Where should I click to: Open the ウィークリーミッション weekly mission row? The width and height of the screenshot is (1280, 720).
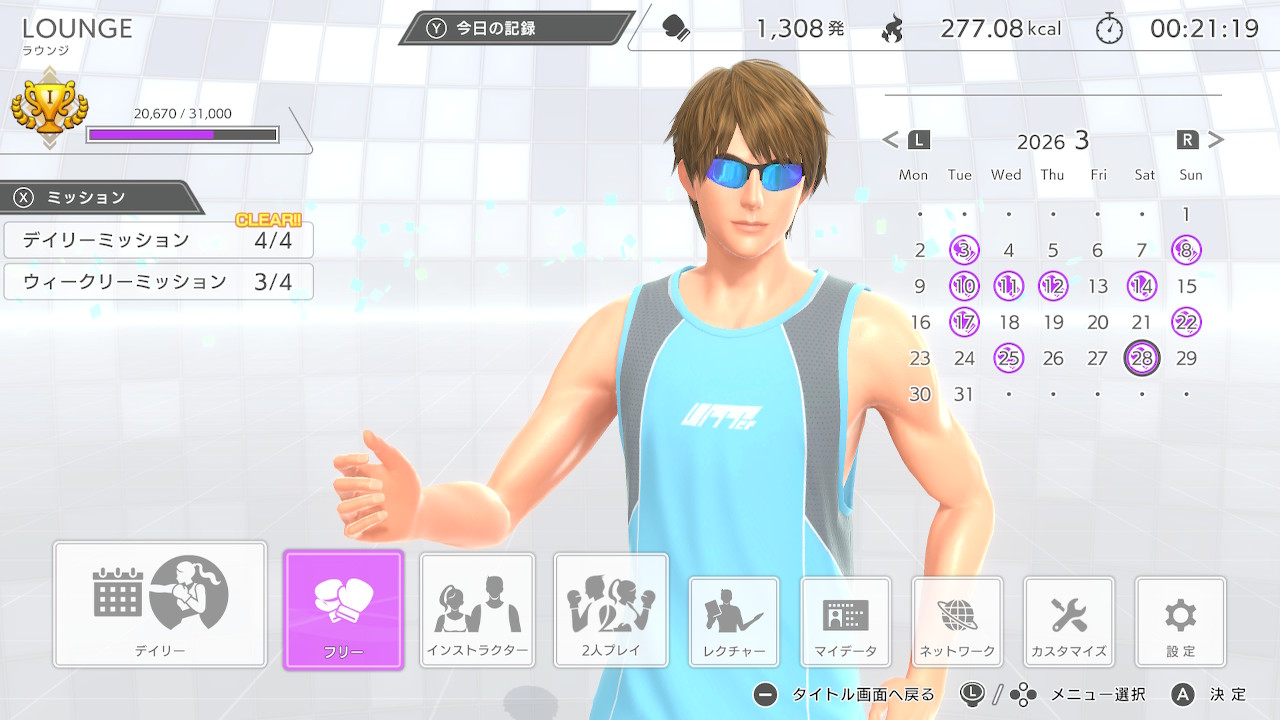[158, 282]
